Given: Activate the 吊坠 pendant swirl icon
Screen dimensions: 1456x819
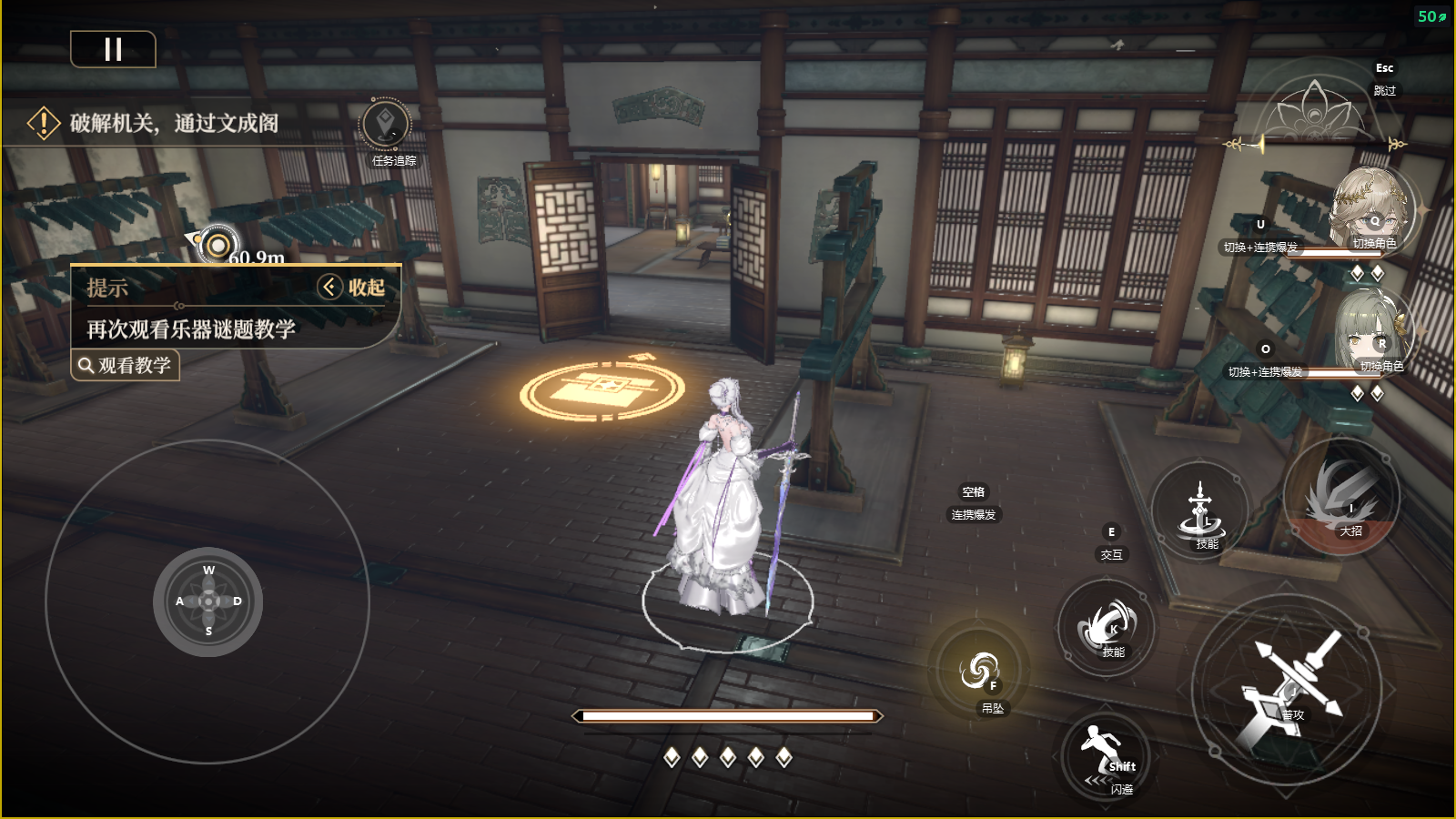Looking at the screenshot, I should pos(979,672).
